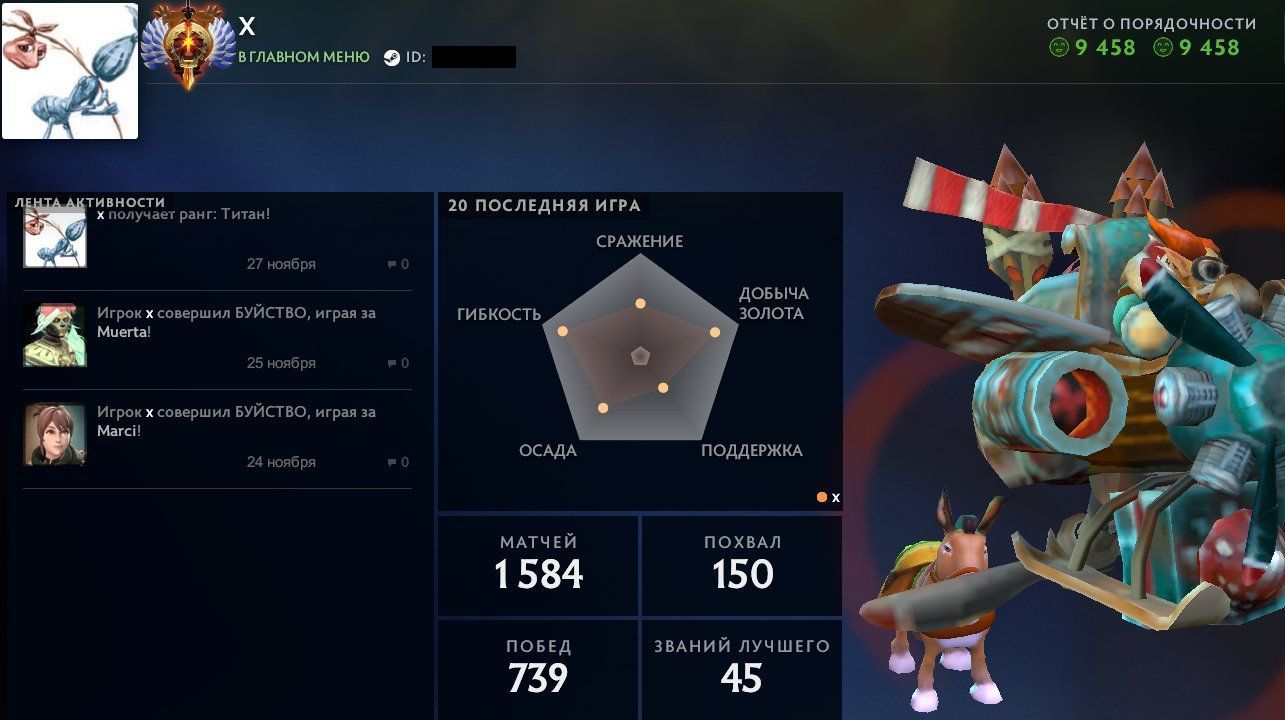Image resolution: width=1285 pixels, height=720 pixels.
Task: Click the Muerta hero portrait
Action: [x=55, y=335]
